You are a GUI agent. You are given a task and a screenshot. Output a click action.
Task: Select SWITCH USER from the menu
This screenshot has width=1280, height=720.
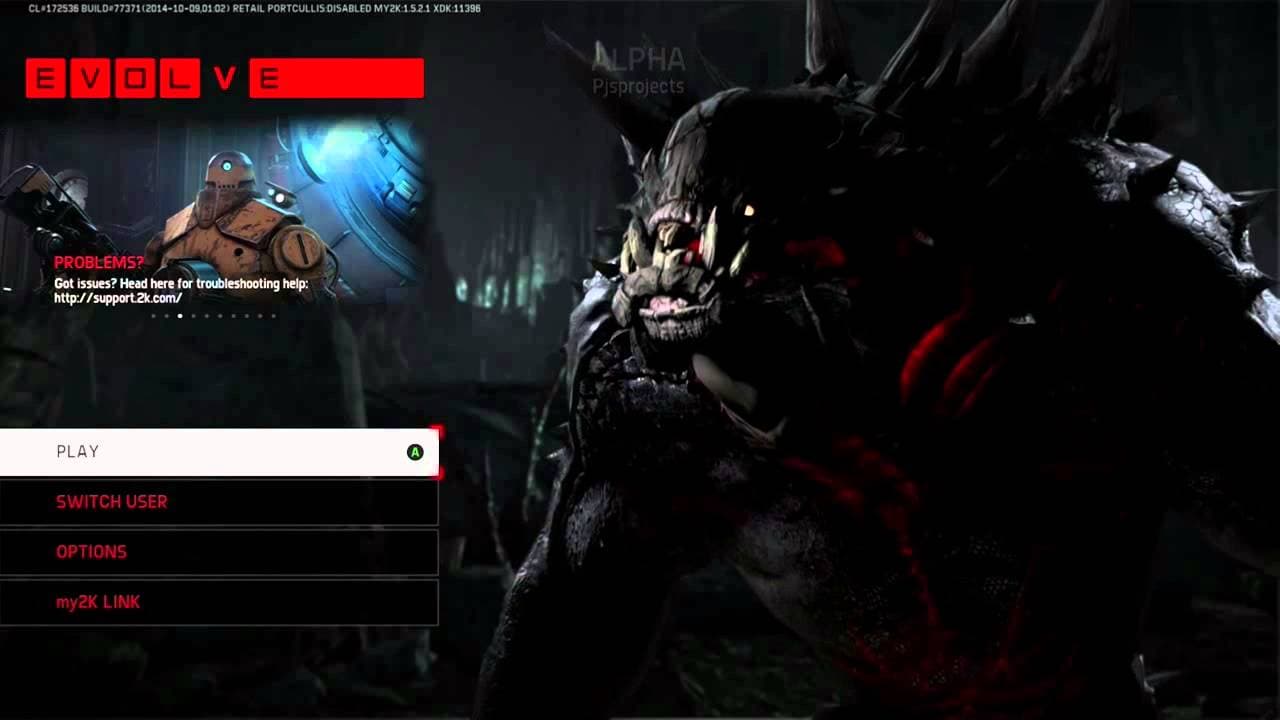point(112,502)
